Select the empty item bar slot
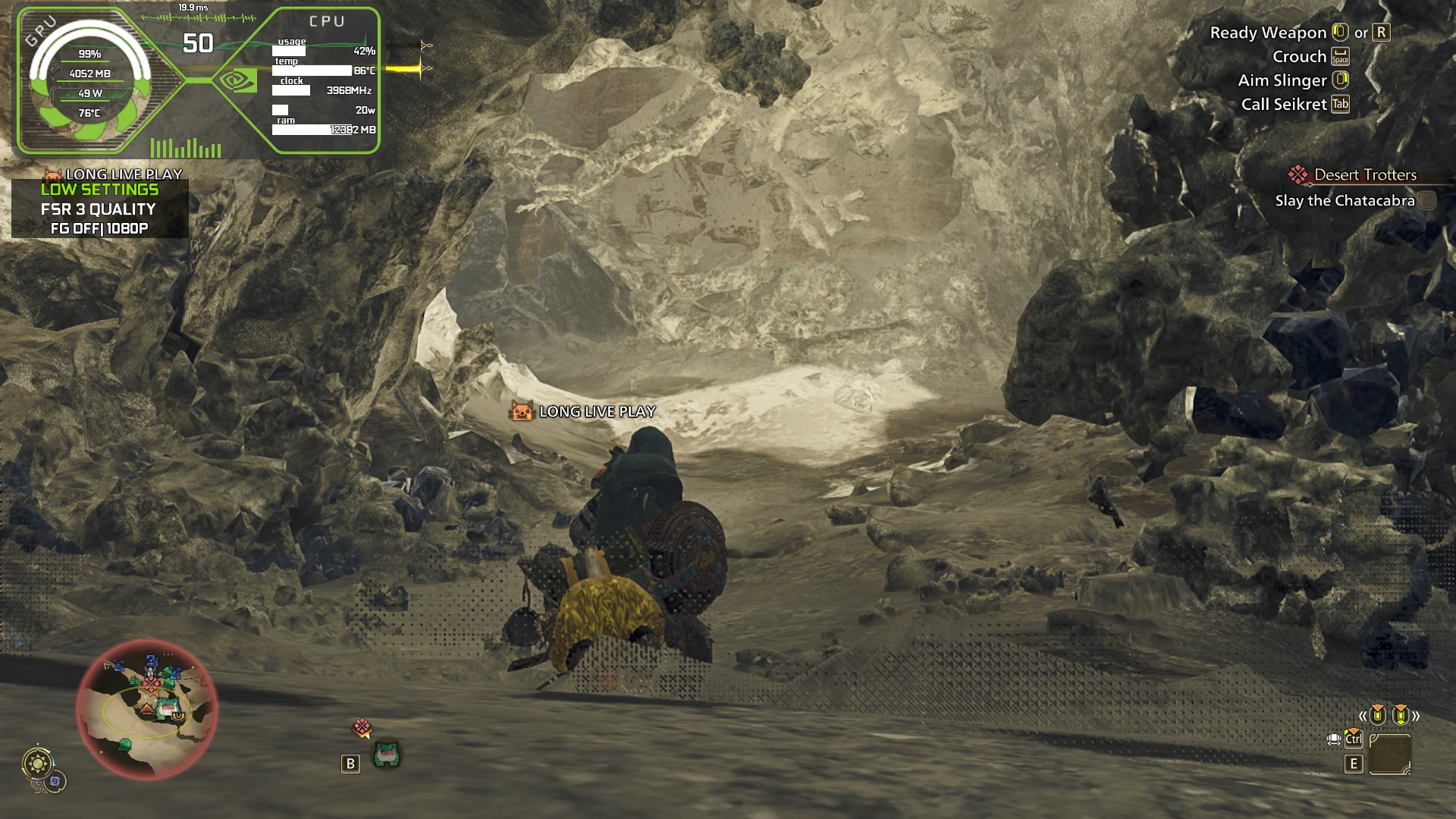 pyautogui.click(x=1389, y=754)
